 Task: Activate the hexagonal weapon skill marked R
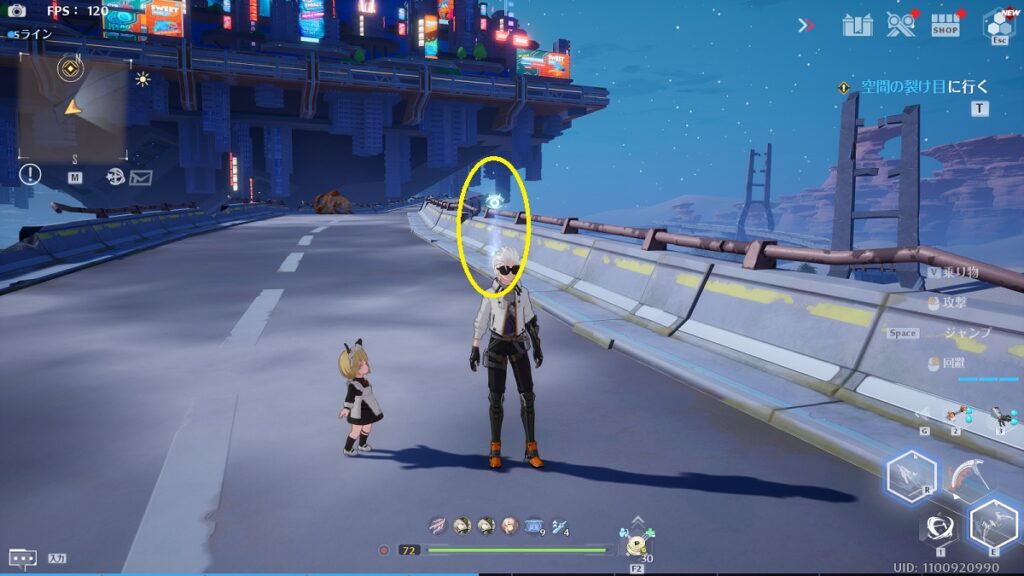pos(912,473)
